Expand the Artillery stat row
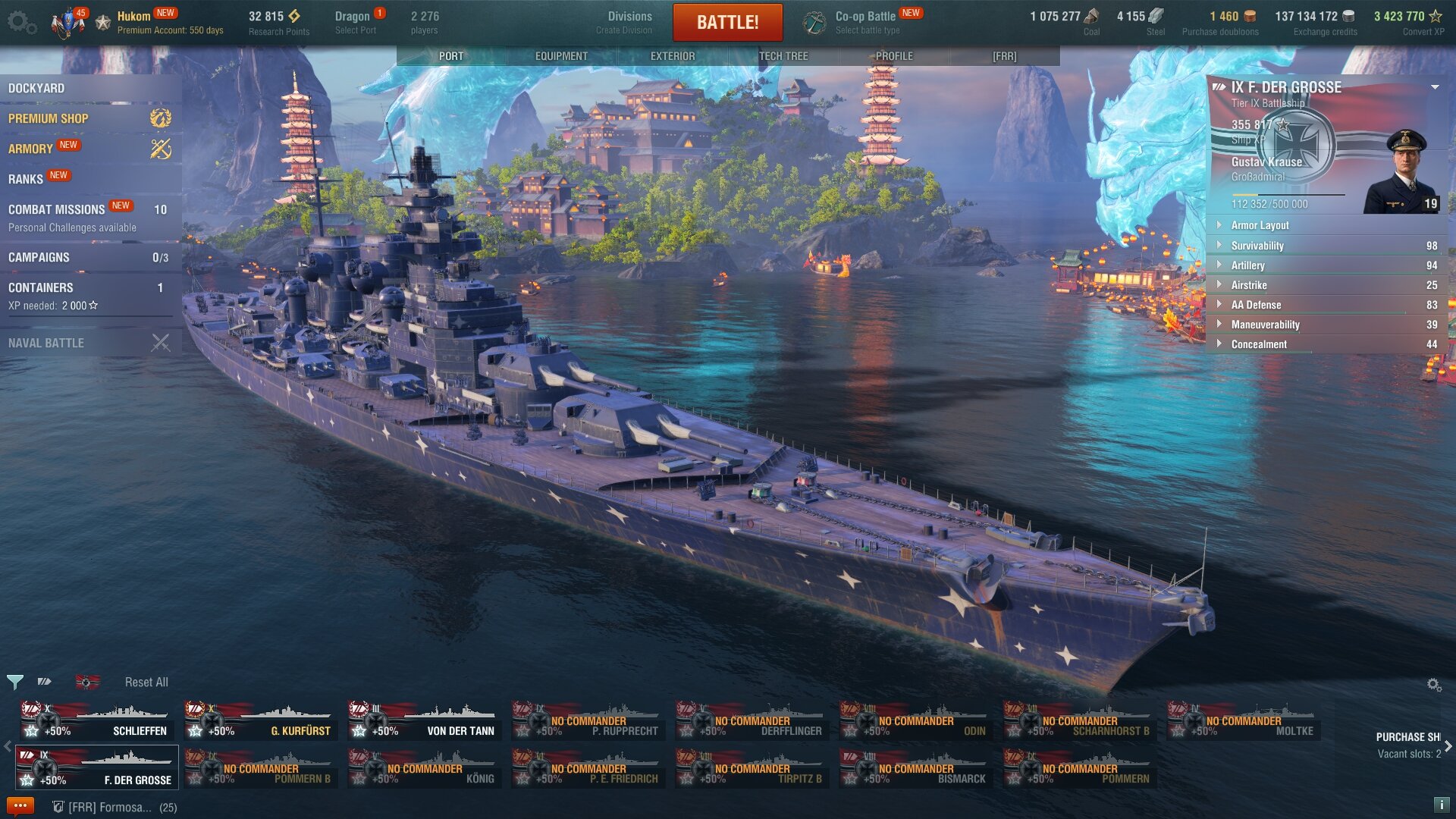This screenshot has width=1456, height=819. tap(1247, 265)
